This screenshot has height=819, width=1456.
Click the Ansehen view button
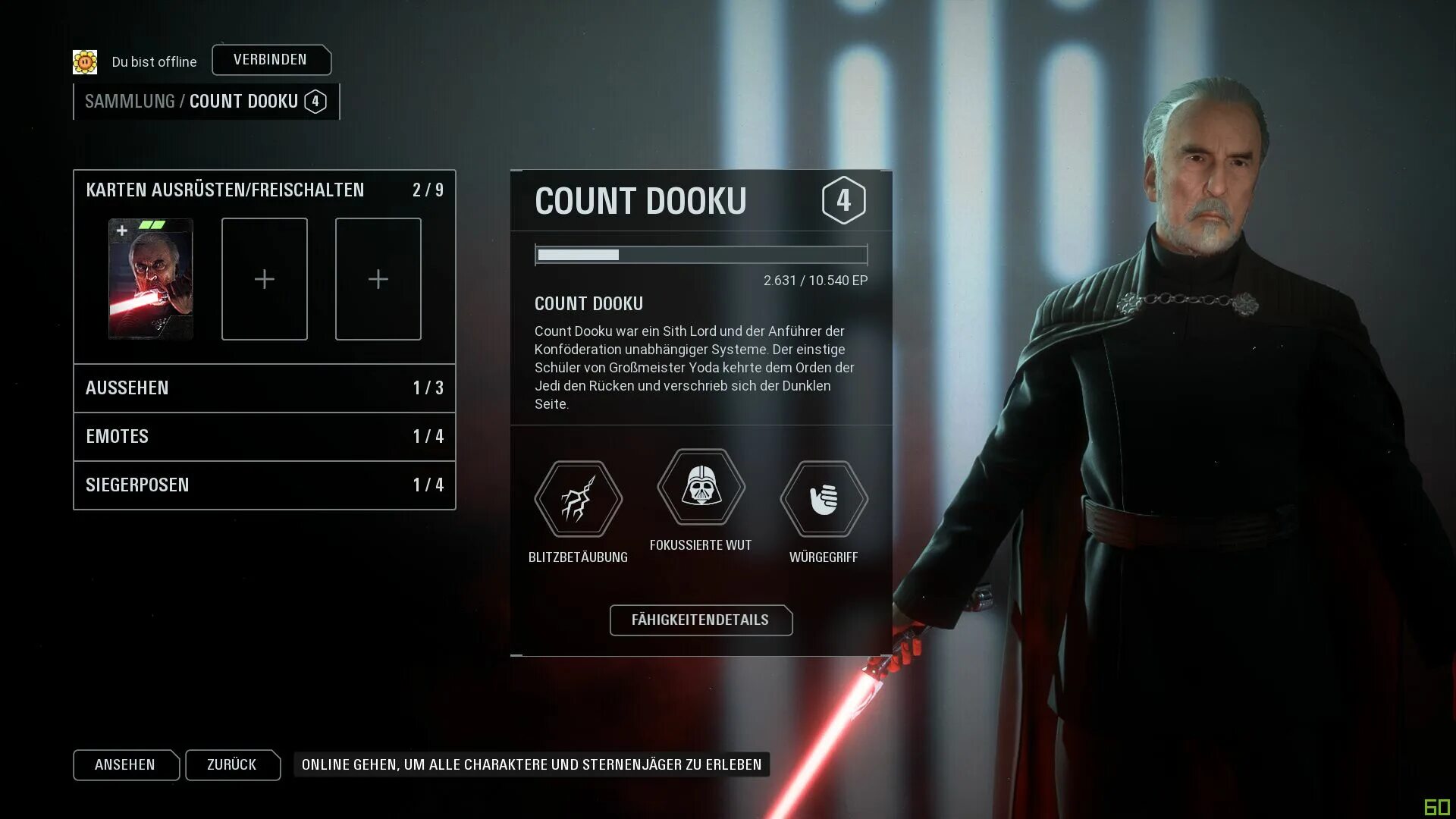125,765
